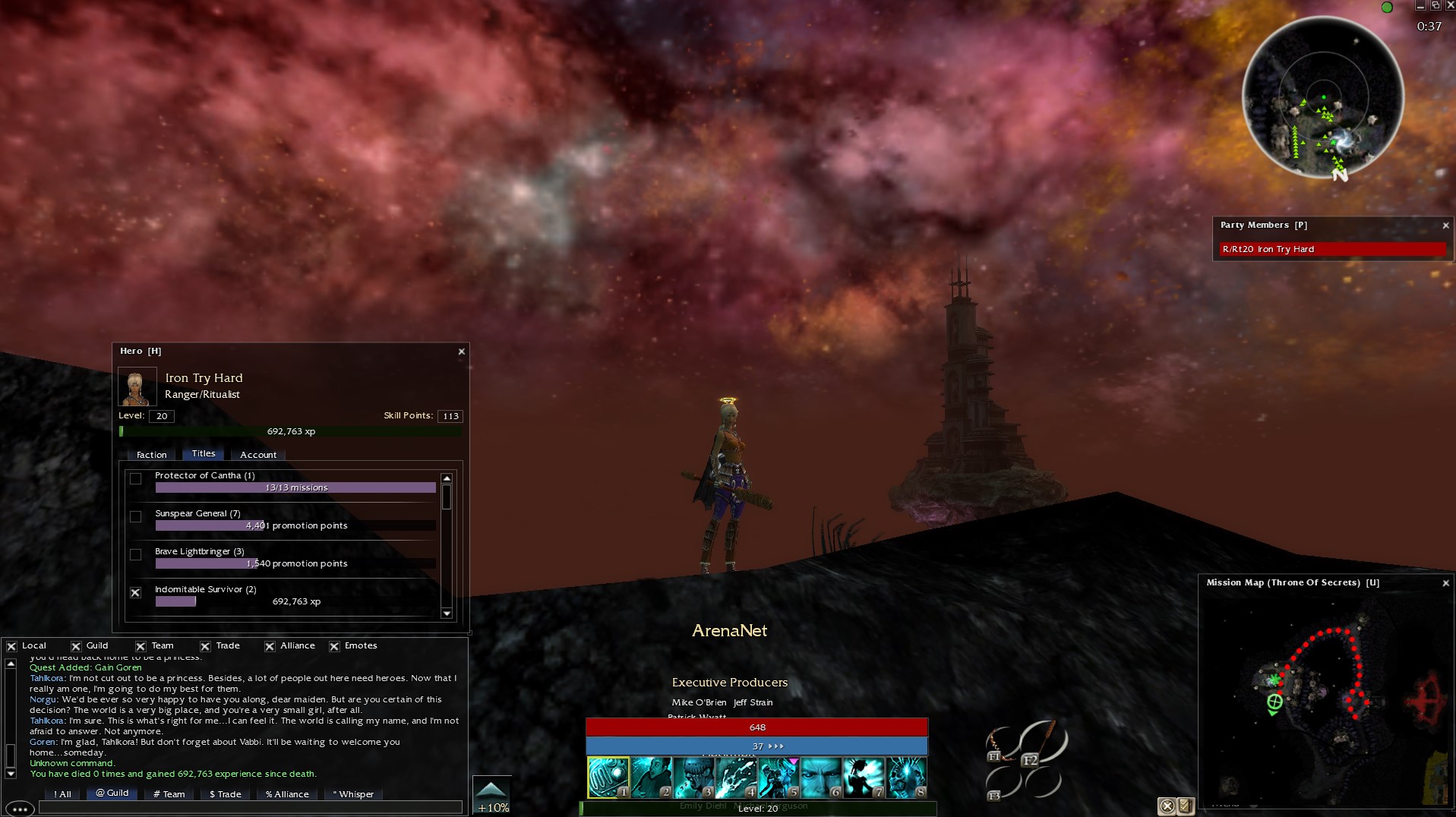This screenshot has height=817, width=1456.
Task: Click the chat message input field
Action: [x=251, y=808]
